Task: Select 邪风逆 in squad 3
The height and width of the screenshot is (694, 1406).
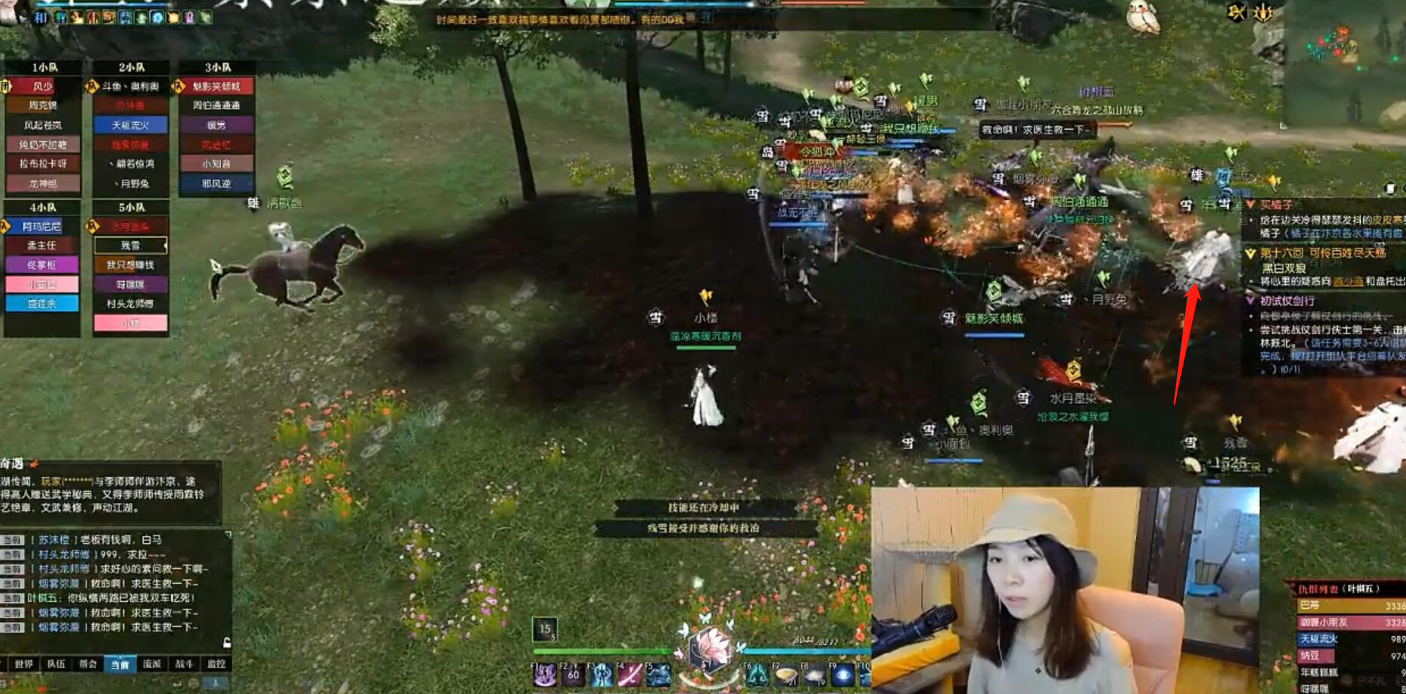Action: 216,184
